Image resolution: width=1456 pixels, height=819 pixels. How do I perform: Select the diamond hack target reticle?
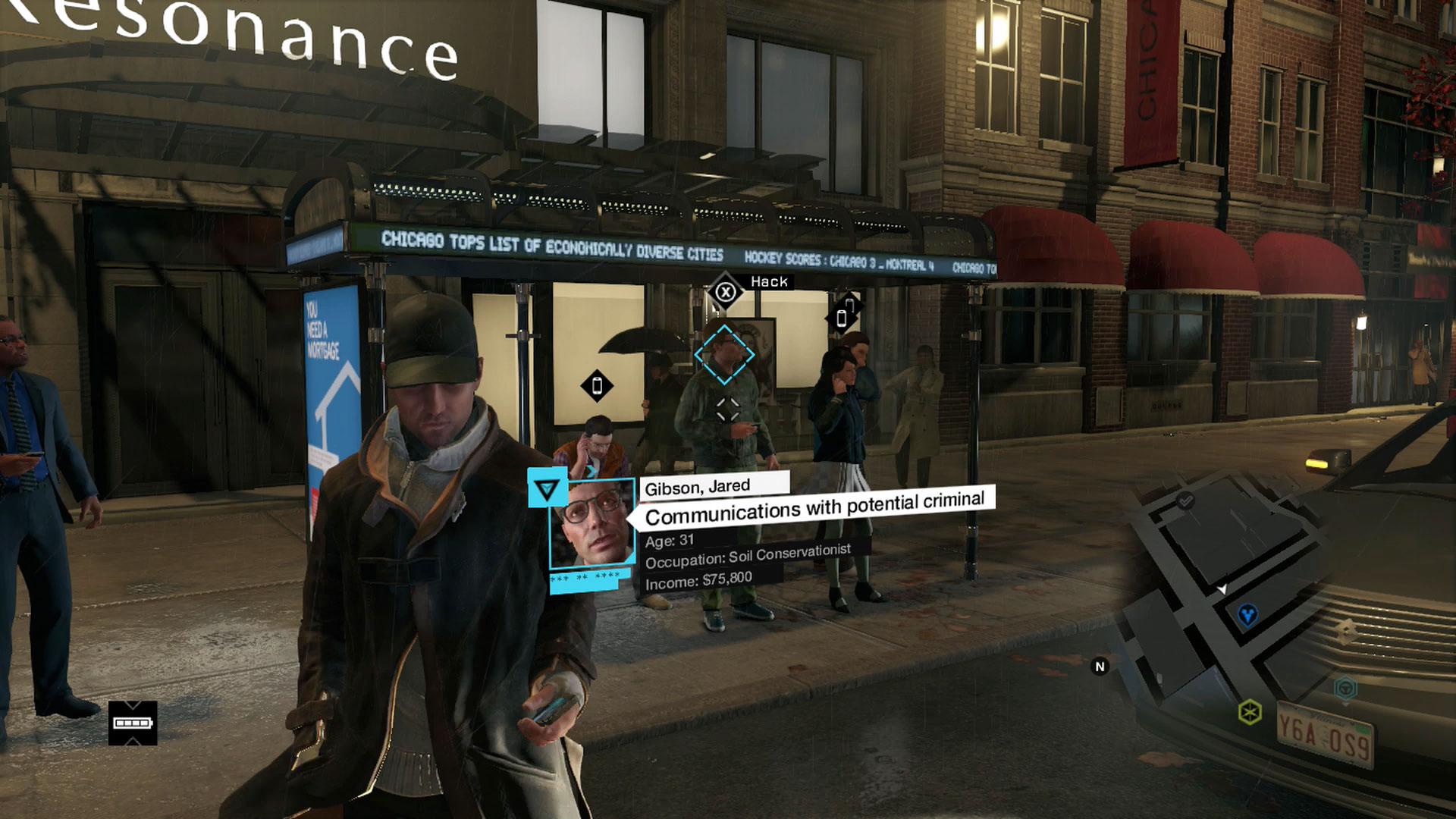pos(724,354)
